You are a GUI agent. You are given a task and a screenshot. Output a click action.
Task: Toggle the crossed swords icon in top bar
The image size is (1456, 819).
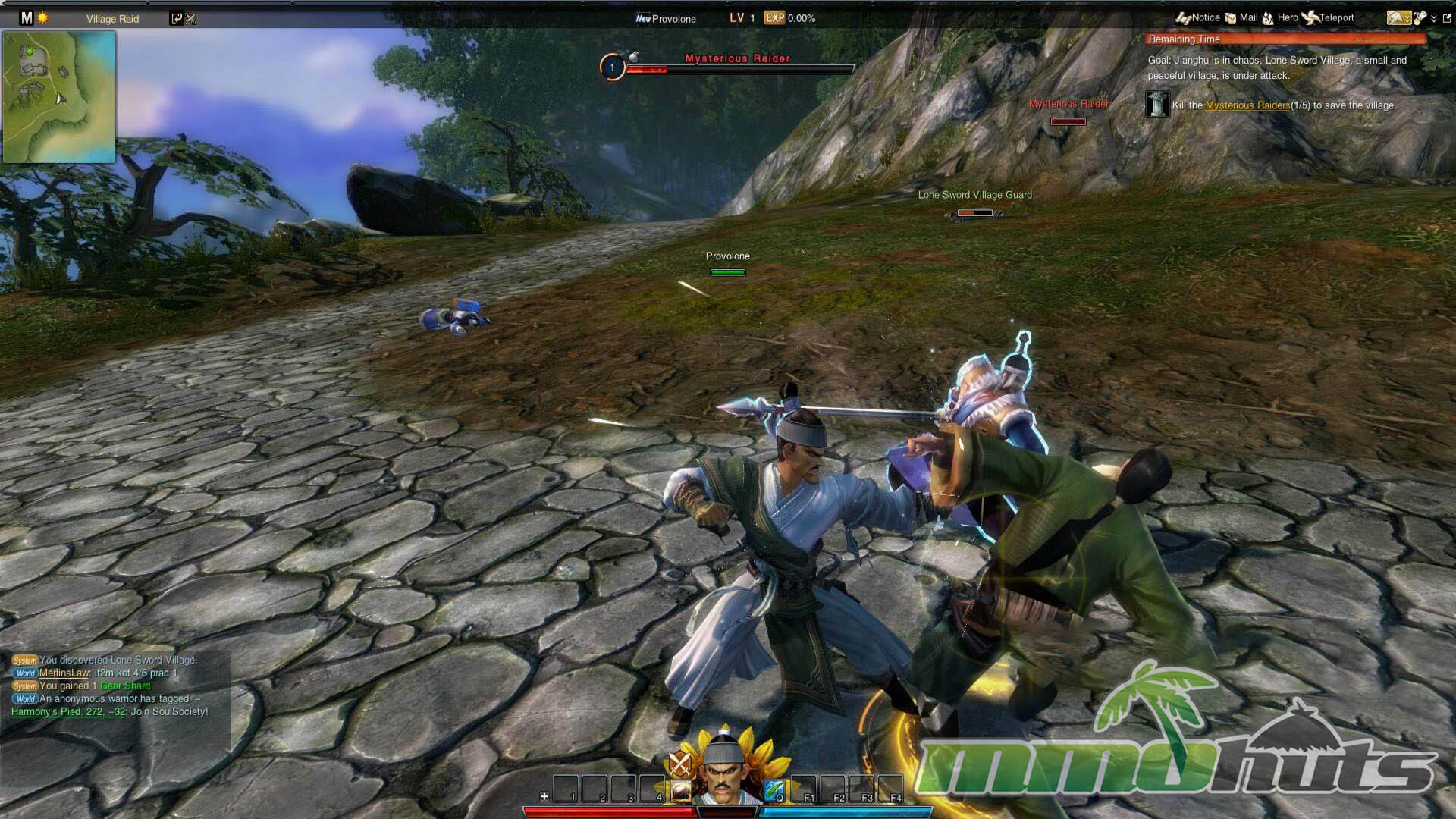click(190, 18)
